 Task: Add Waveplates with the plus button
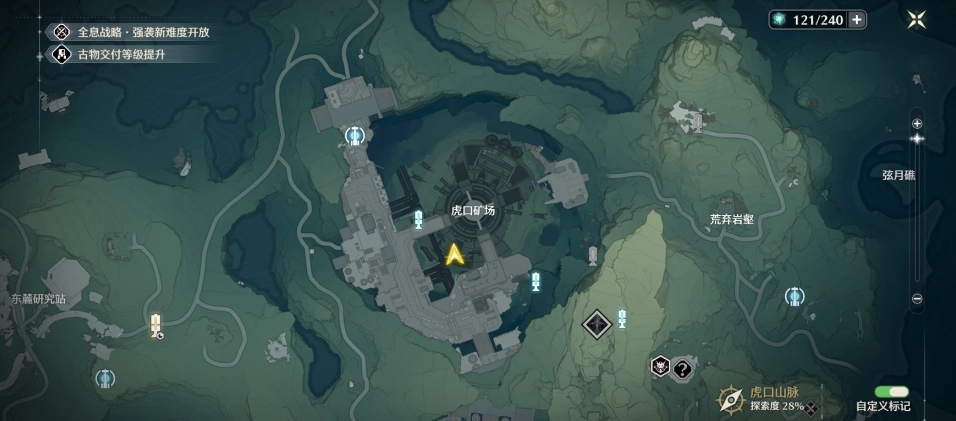click(857, 20)
